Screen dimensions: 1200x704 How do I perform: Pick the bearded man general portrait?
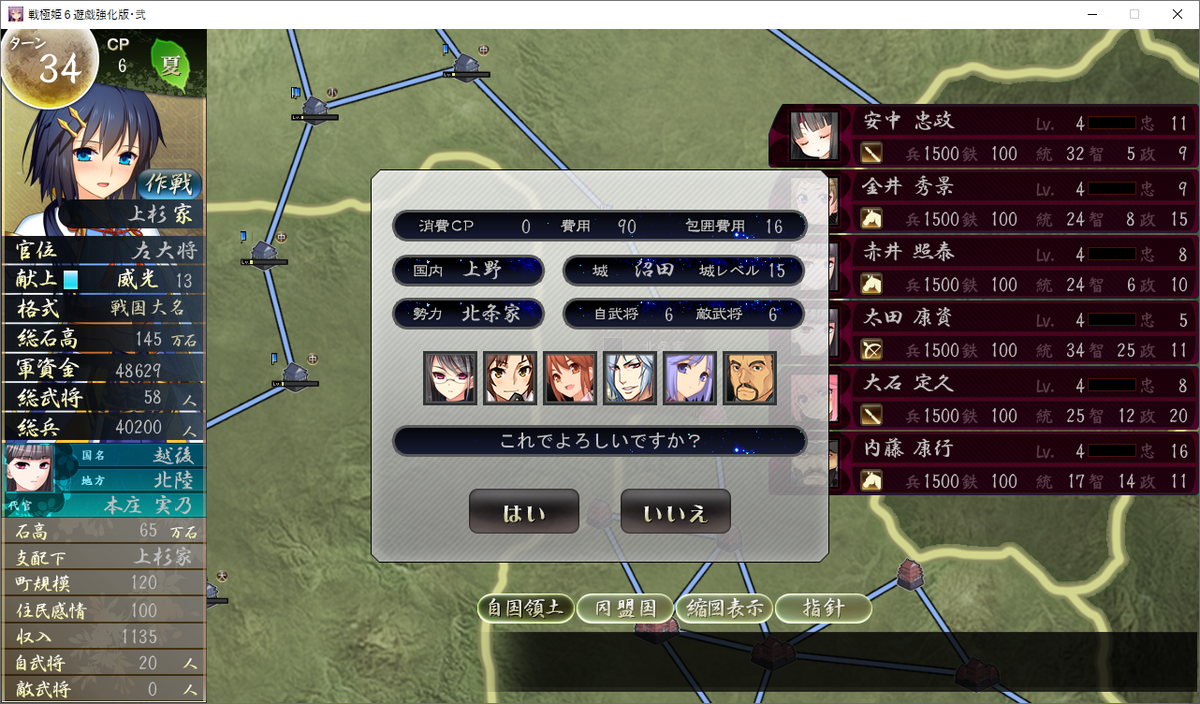(749, 378)
